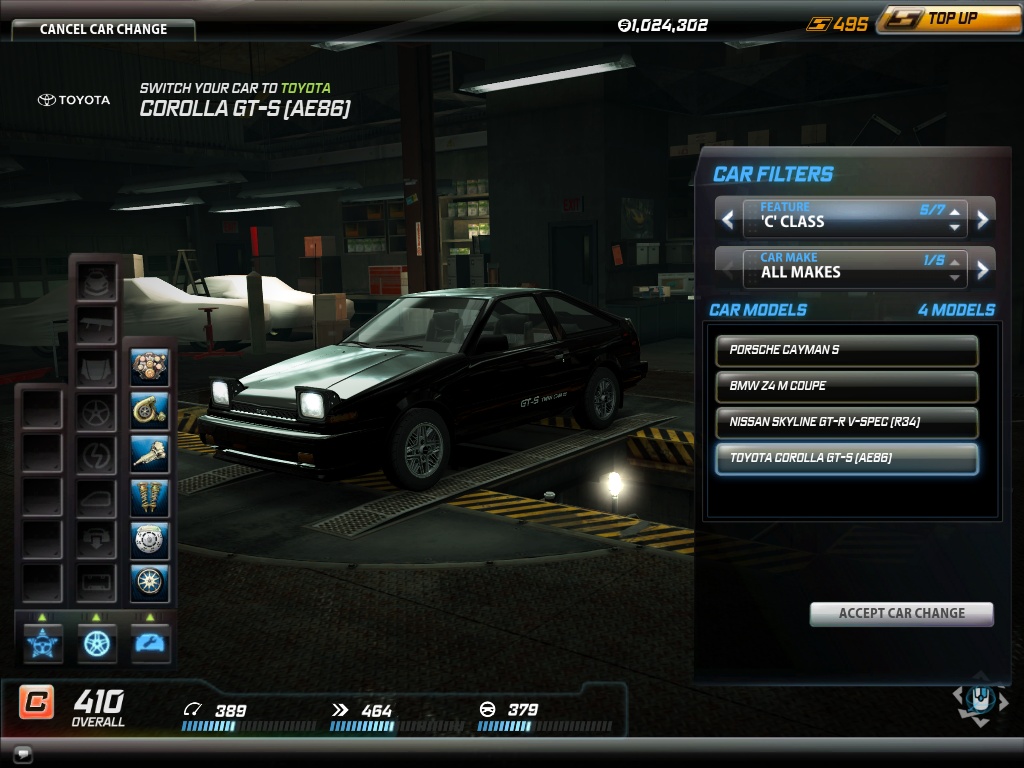1024x768 pixels.
Task: Select the brake disc part slot
Action: pos(150,540)
